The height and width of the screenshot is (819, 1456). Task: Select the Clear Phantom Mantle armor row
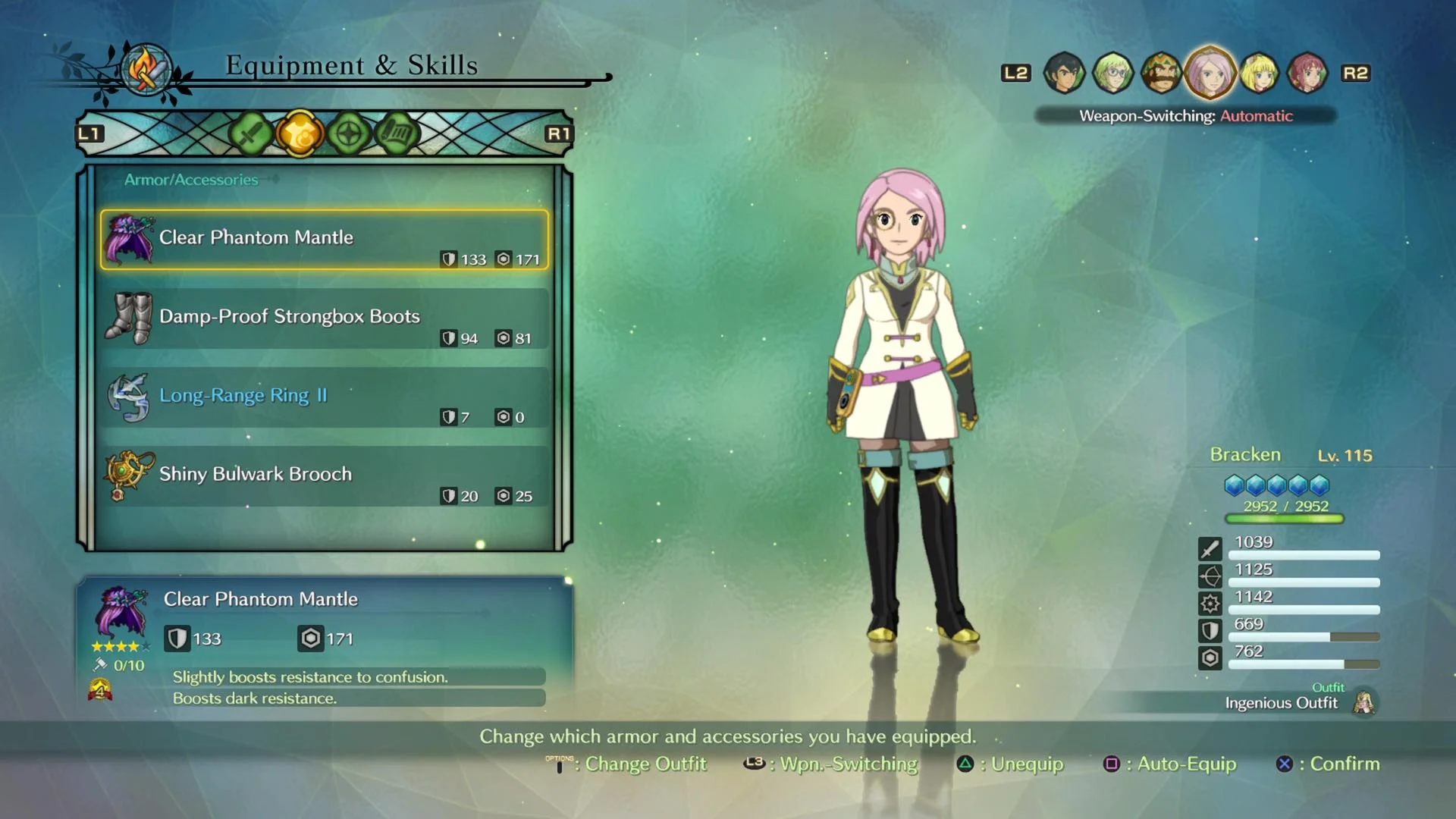324,240
